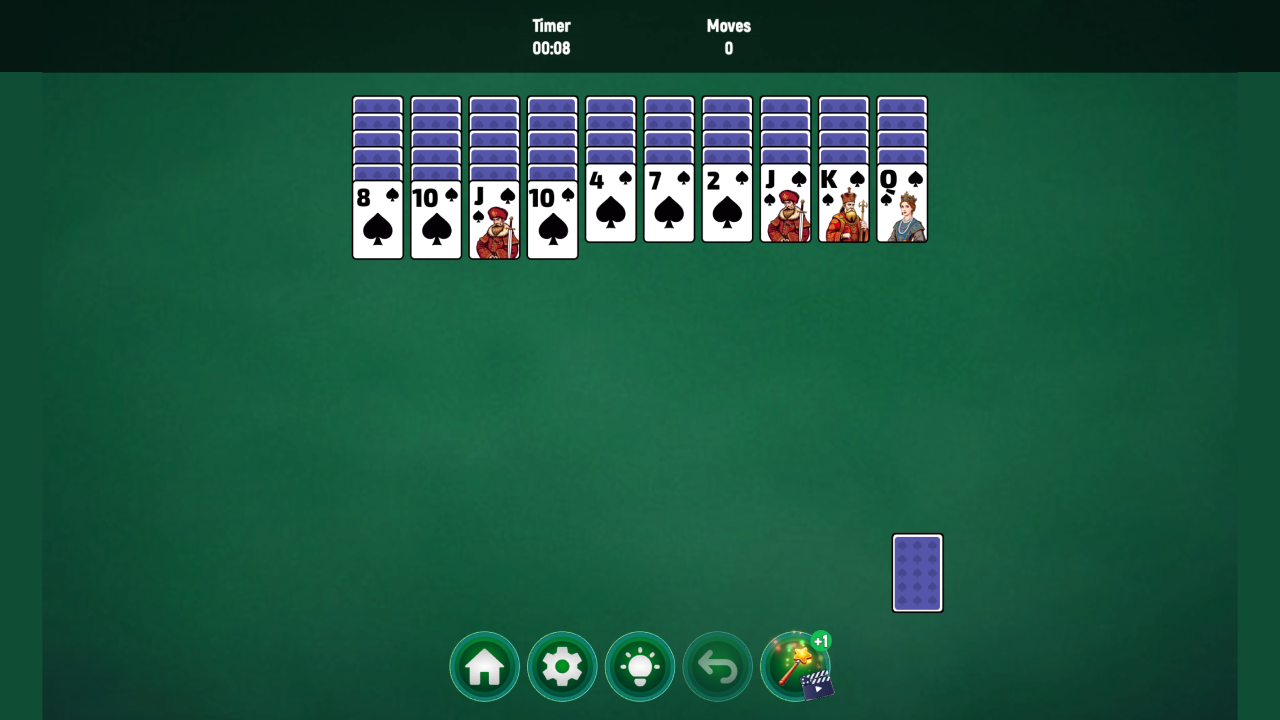Viewport: 1280px width, 720px height.
Task: Click the Home icon
Action: tap(484, 665)
